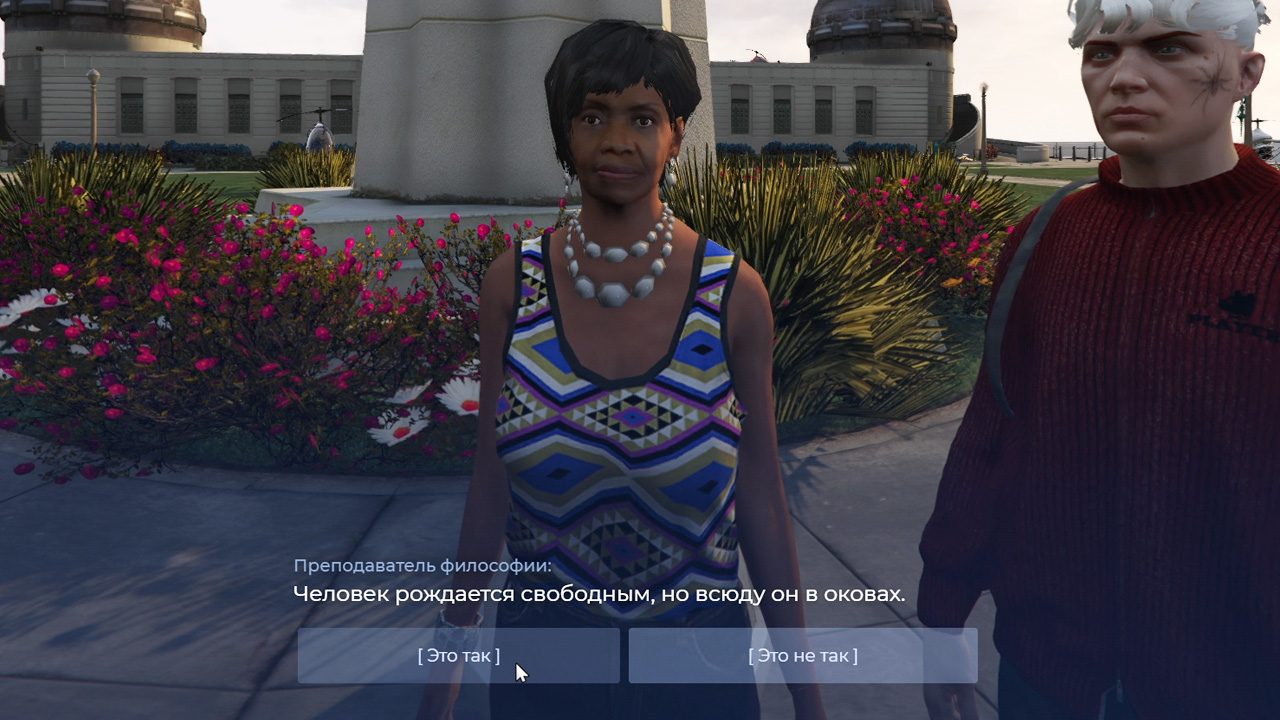Choose the "Это так" reply

[458, 656]
